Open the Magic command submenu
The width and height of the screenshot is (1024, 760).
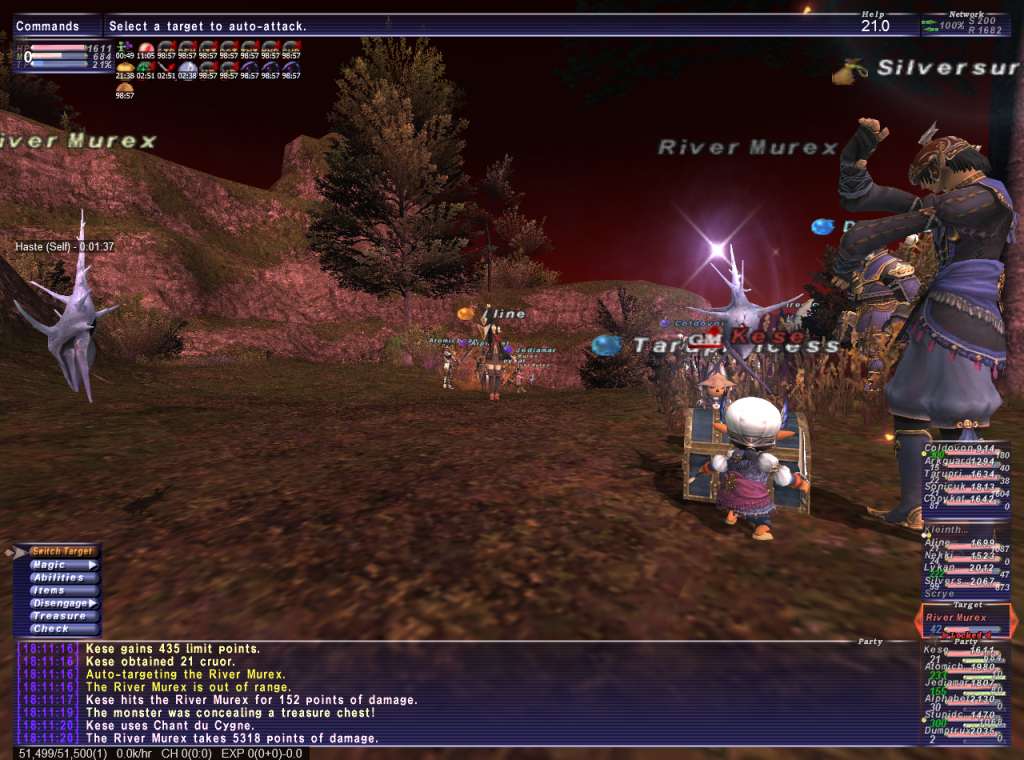point(62,565)
